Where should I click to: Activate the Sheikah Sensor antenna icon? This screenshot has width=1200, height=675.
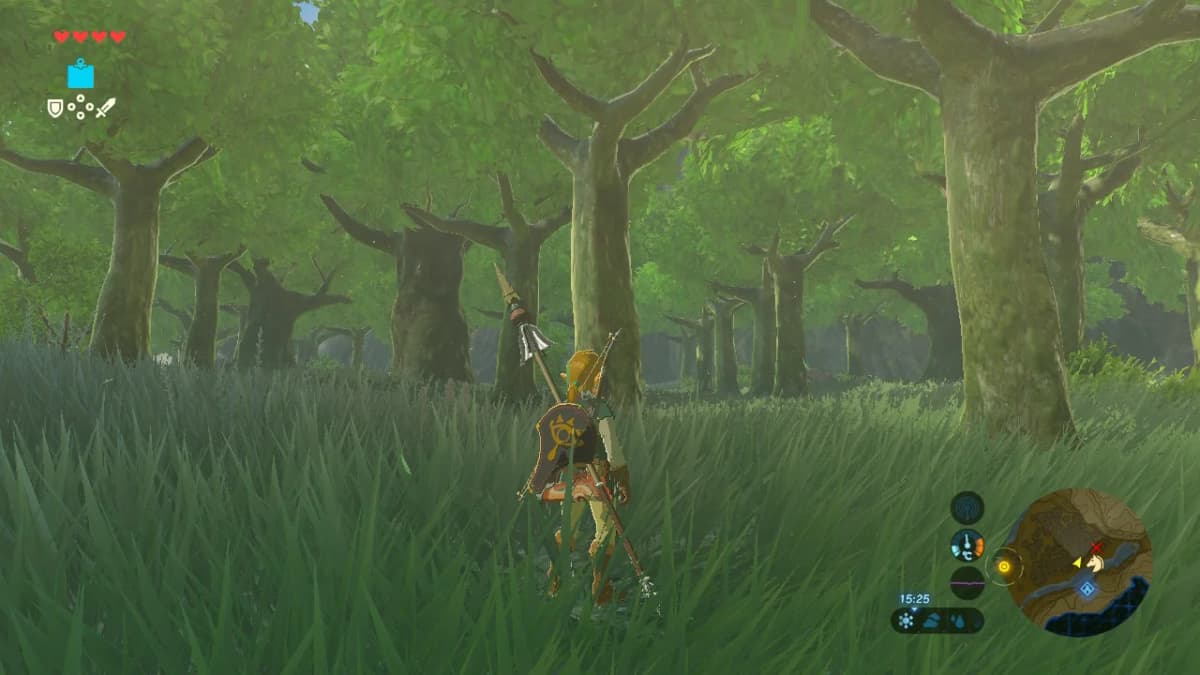(967, 508)
